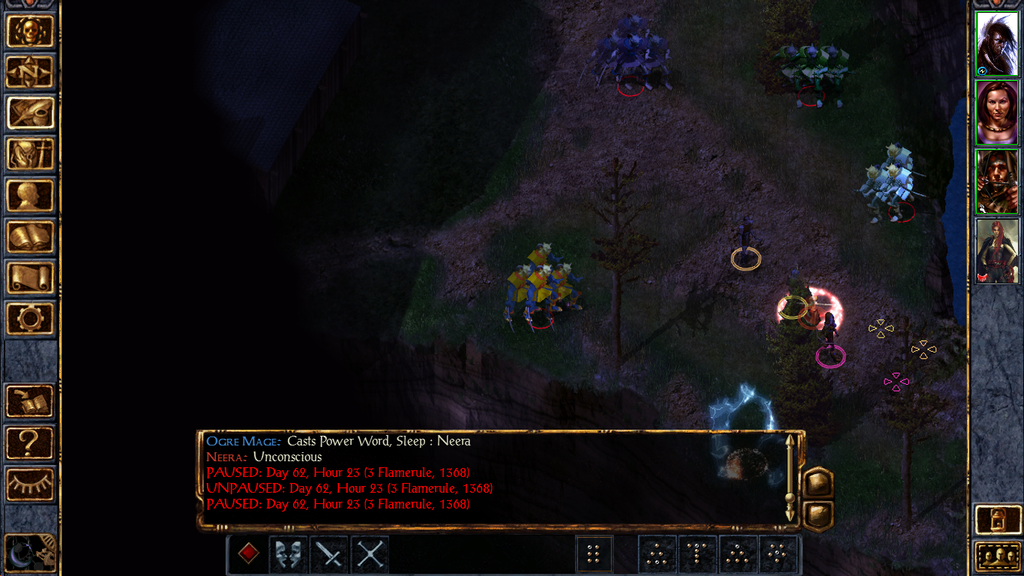Click the moon rest party button
1024x576 pixels.
(x=28, y=552)
